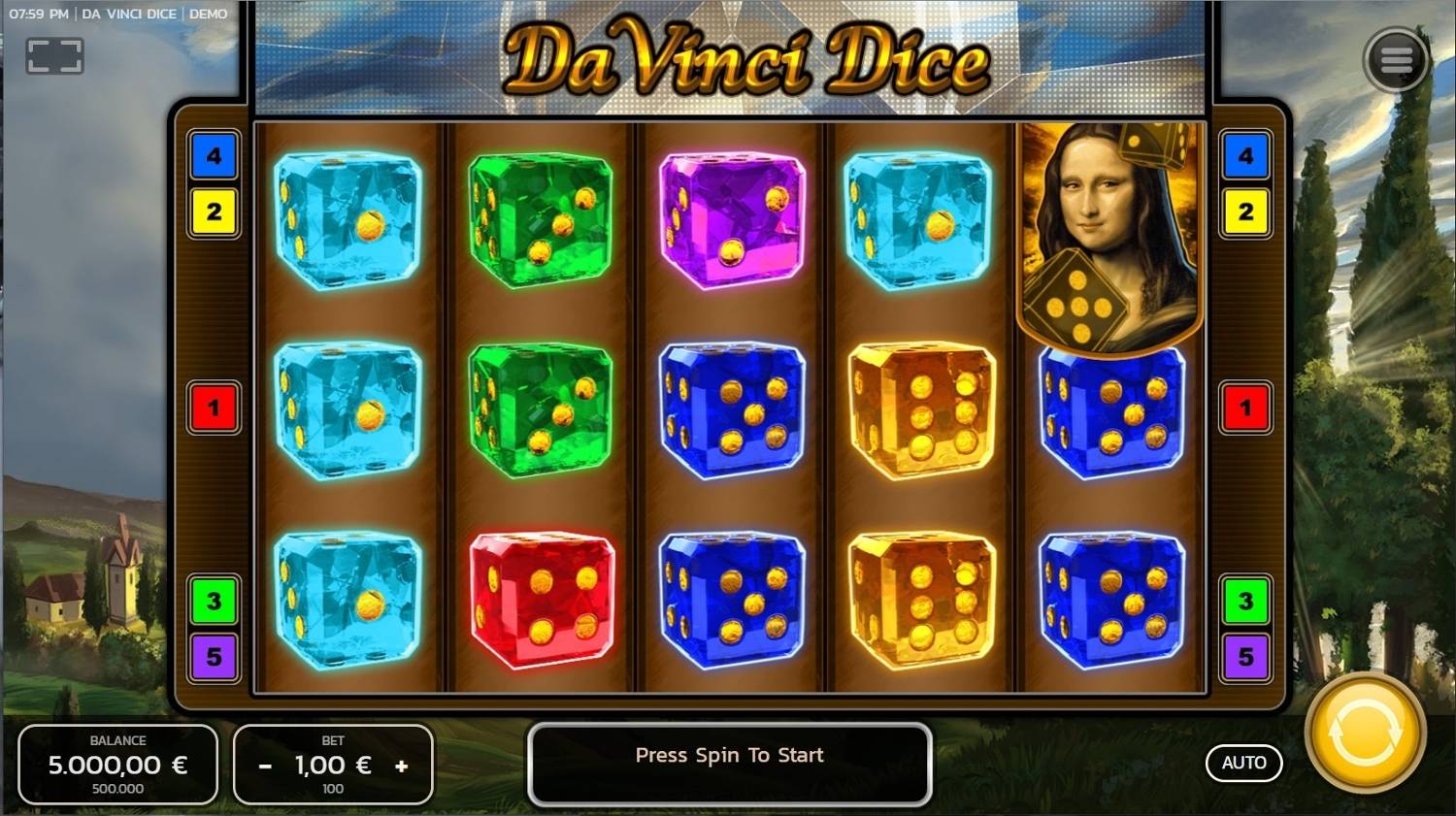Open the BET amount field
Screen dimensions: 1456x816
[332, 765]
